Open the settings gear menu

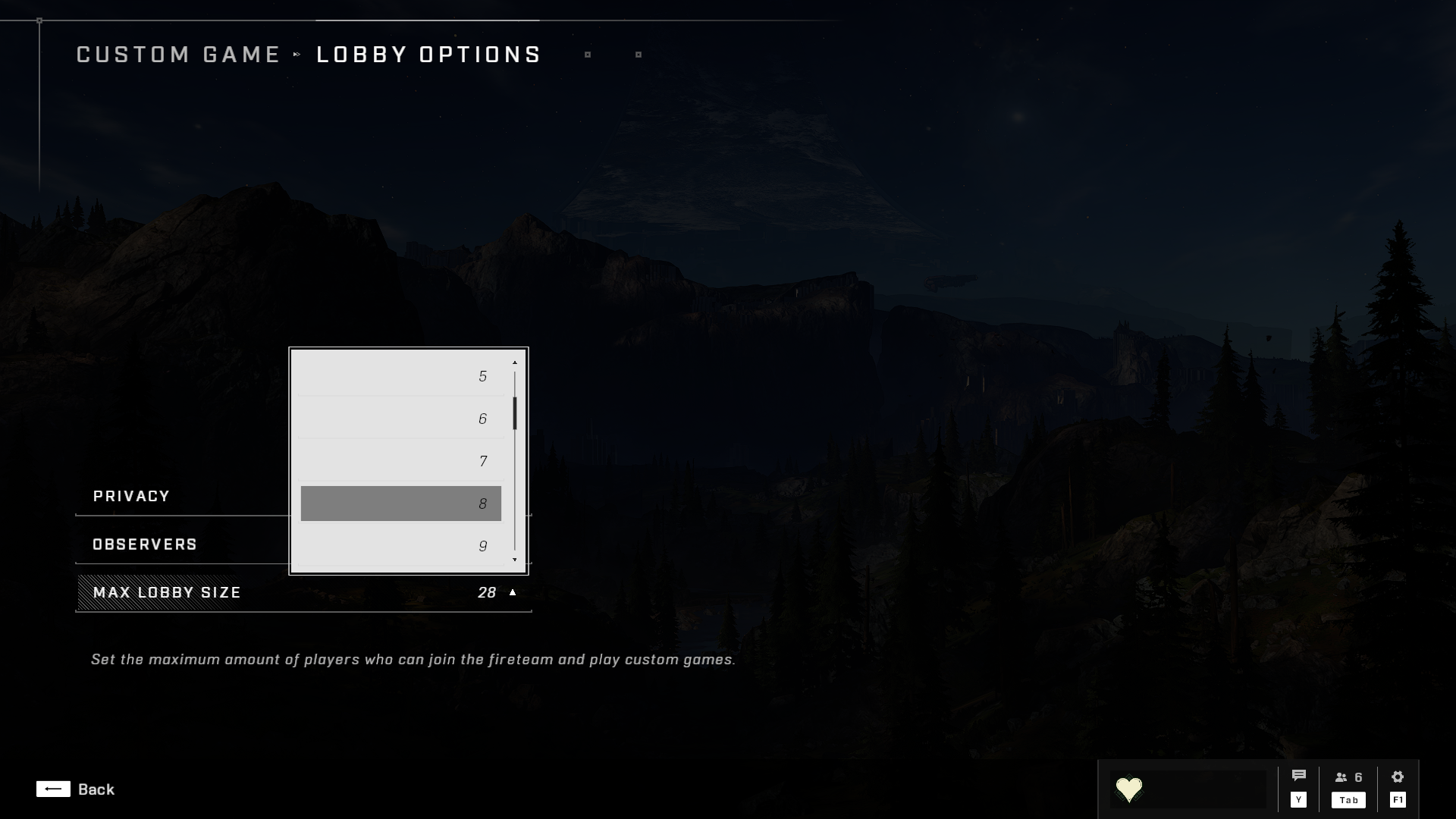1398,777
